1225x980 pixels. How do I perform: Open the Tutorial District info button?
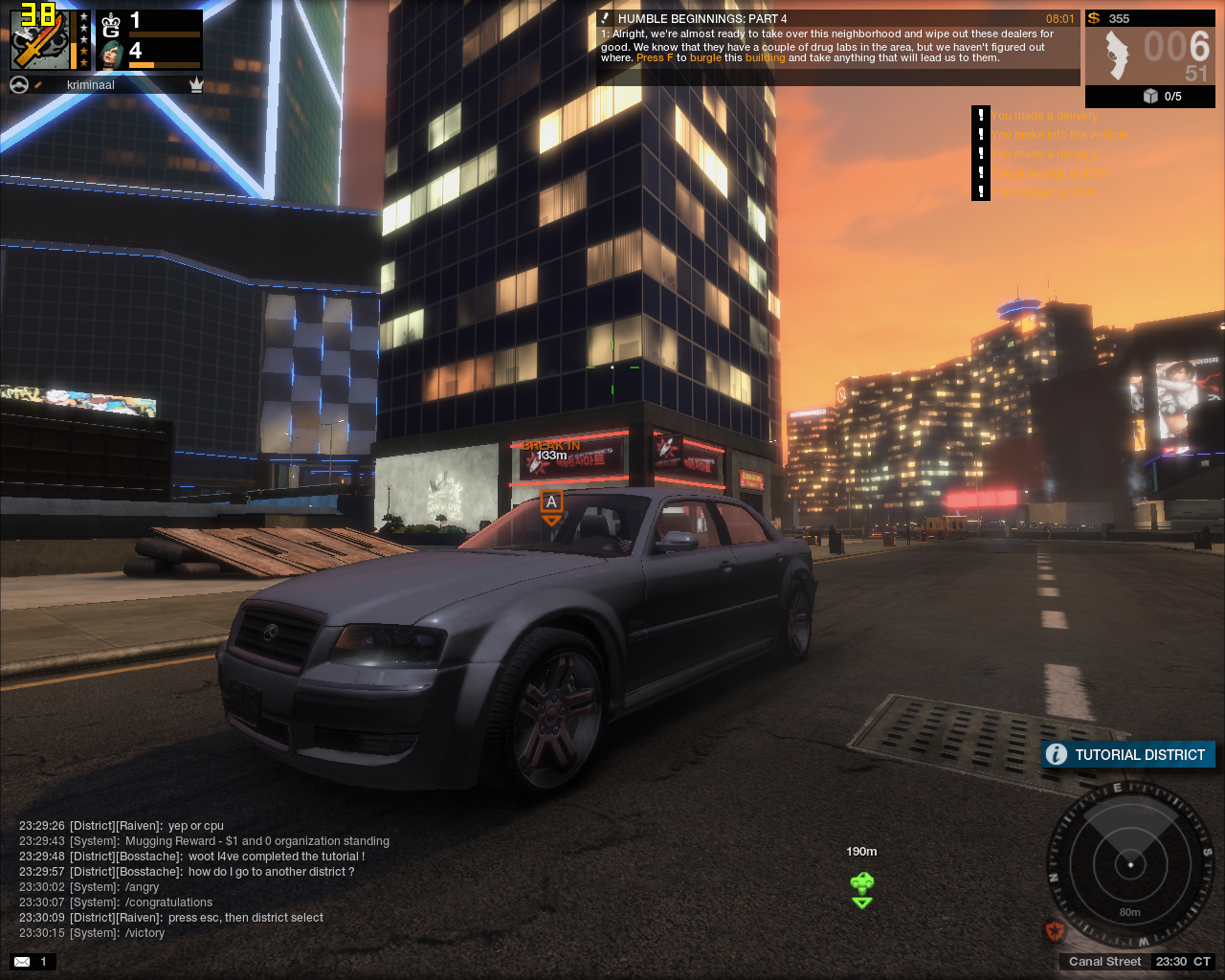click(x=1056, y=754)
